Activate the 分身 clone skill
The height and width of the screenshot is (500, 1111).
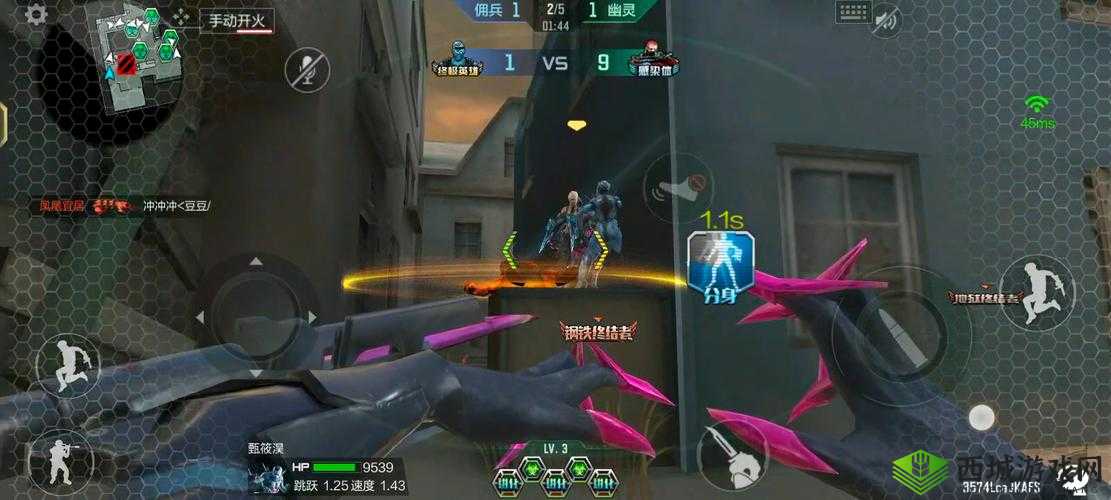pyautogui.click(x=720, y=264)
